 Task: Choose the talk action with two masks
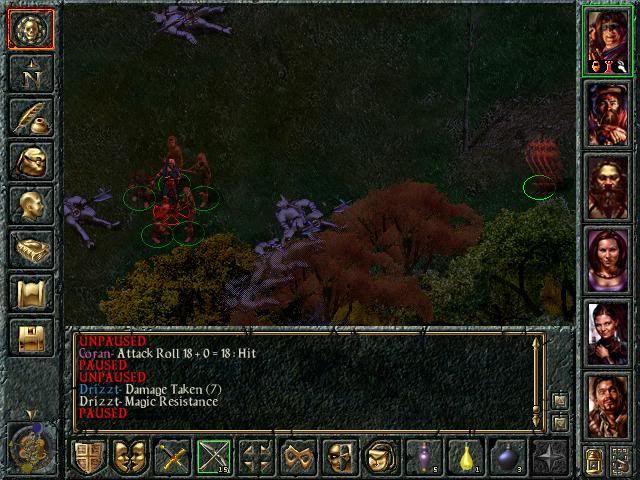(x=131, y=457)
